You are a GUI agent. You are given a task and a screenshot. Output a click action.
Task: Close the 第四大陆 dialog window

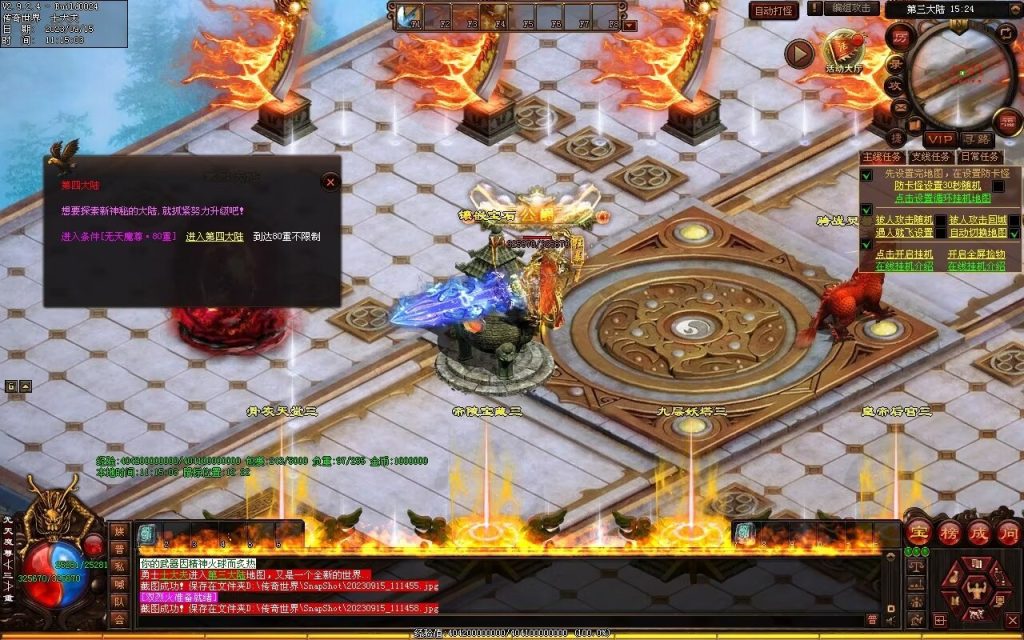coord(330,182)
